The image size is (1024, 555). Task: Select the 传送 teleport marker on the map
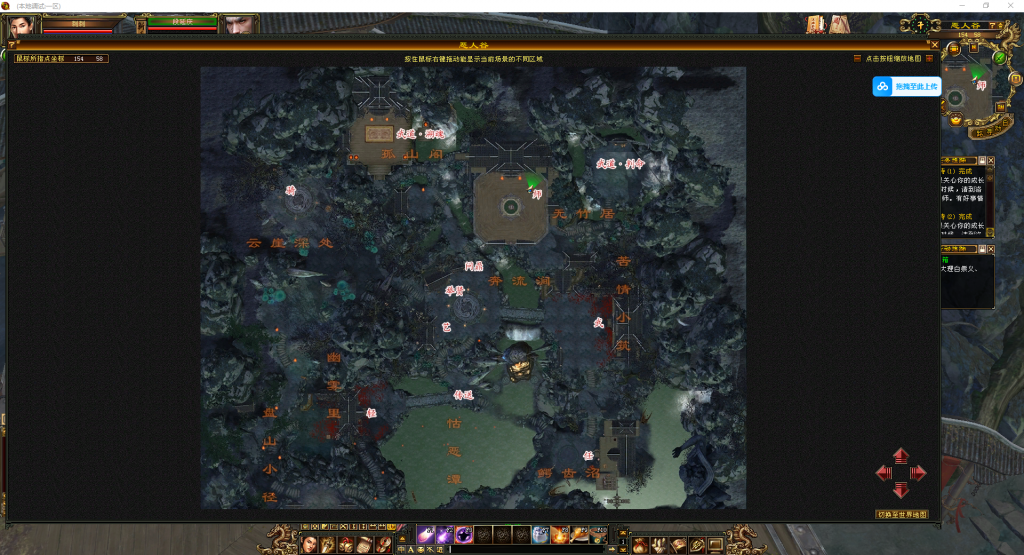click(462, 394)
